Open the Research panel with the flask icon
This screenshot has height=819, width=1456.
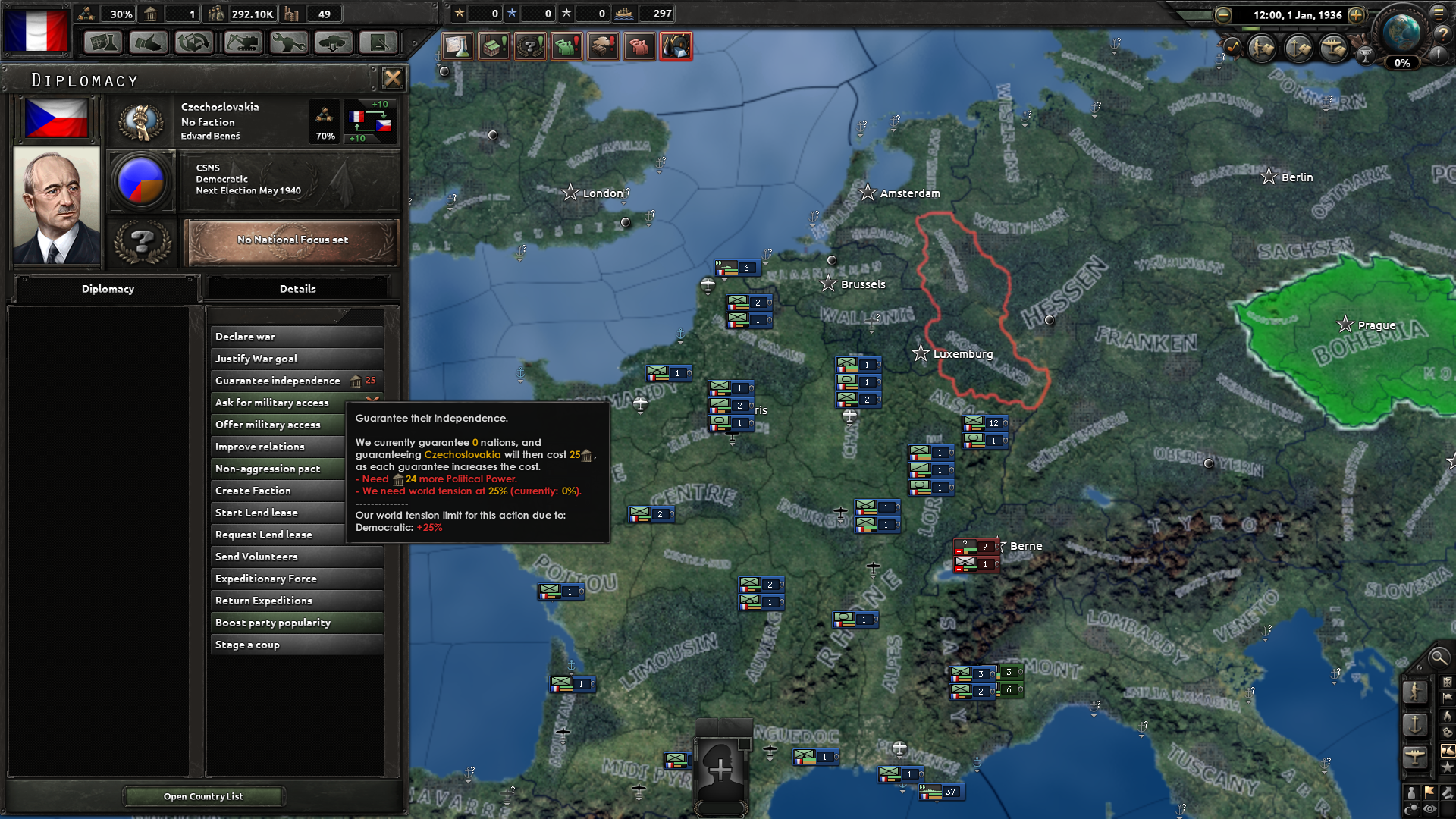(x=103, y=43)
